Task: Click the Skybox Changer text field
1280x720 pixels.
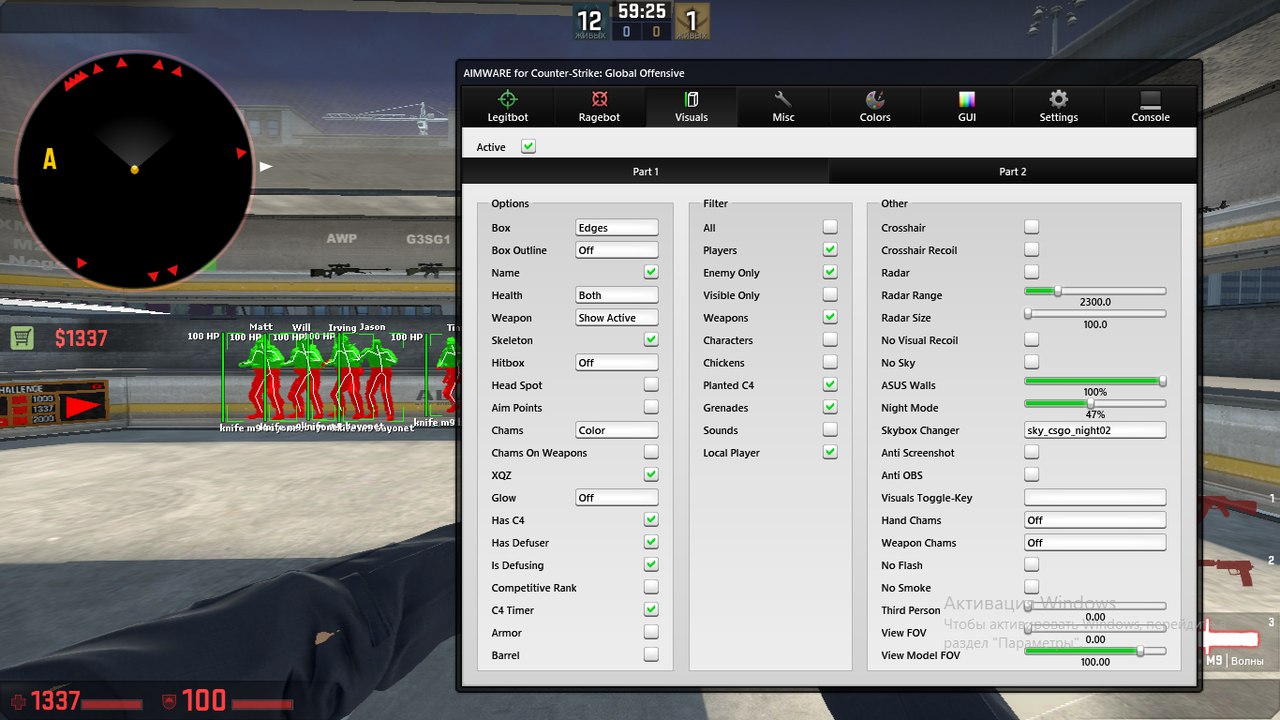Action: [1094, 429]
